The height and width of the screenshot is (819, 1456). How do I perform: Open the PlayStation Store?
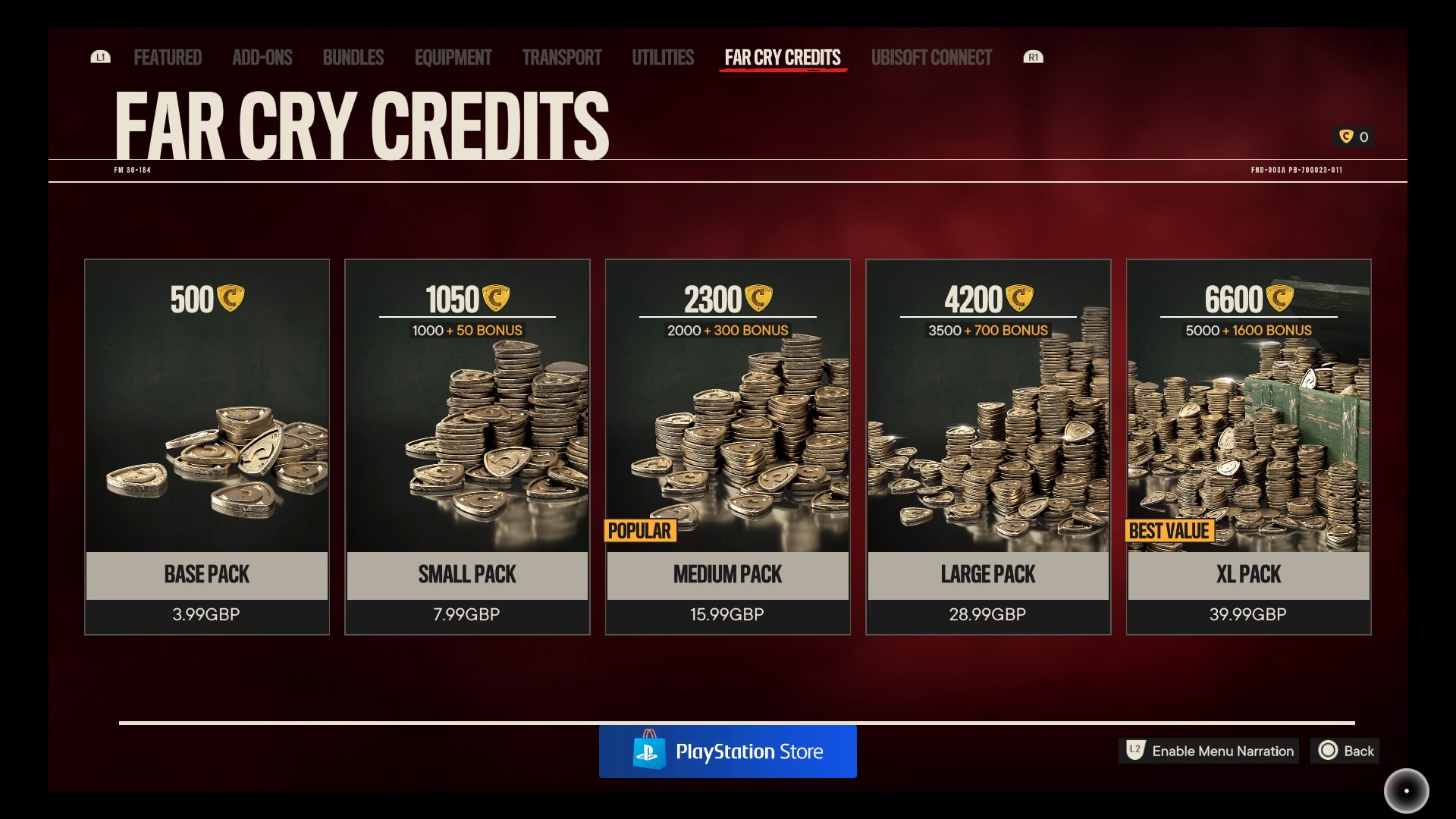pos(728,752)
